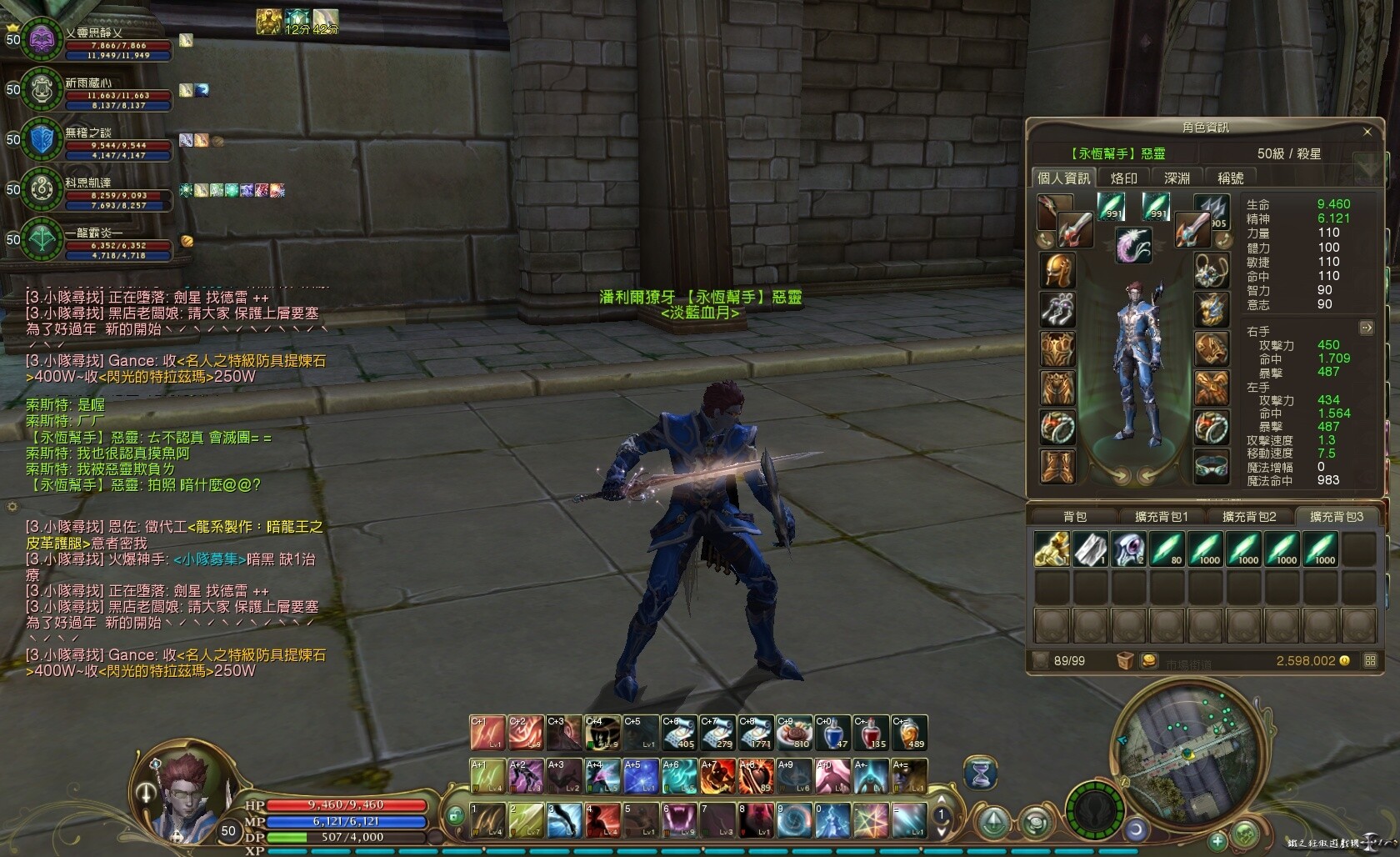Switch to 擴充背包1 inventory tab

click(x=1162, y=517)
